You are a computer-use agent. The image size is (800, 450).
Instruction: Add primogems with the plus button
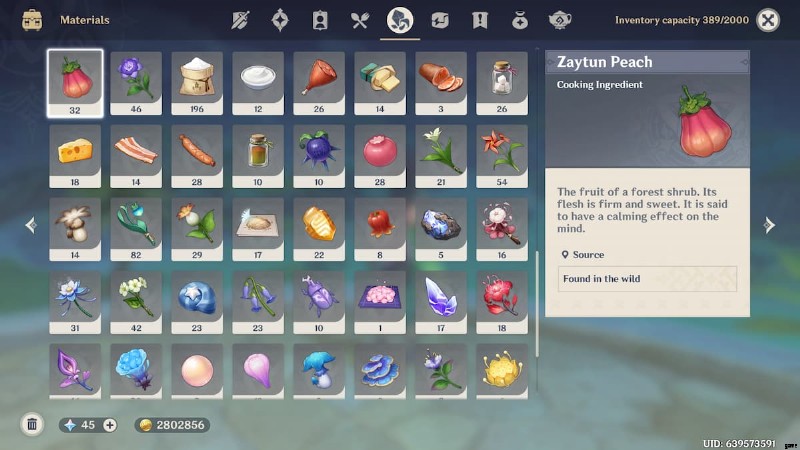pyautogui.click(x=110, y=425)
